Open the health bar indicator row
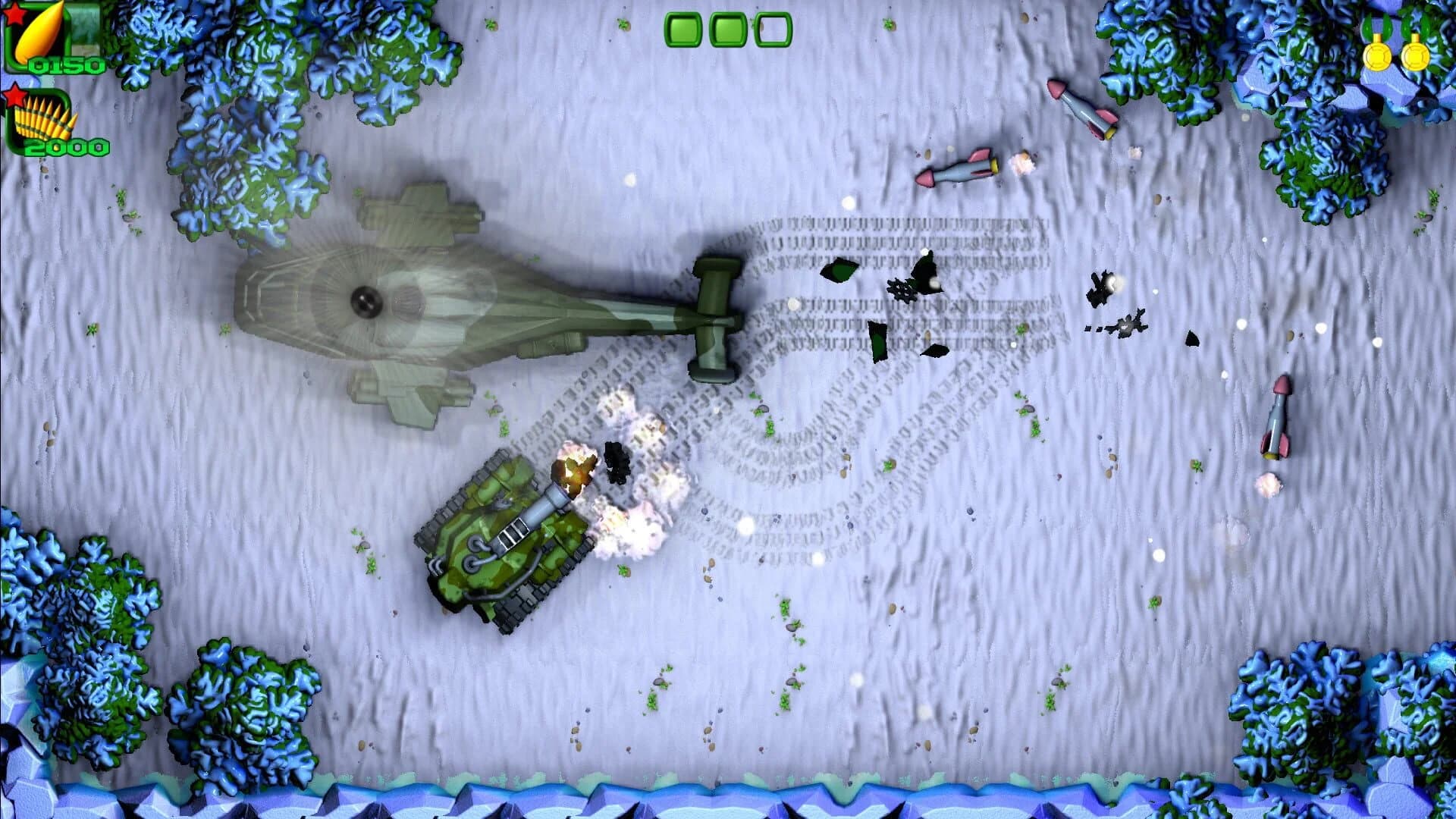 (x=726, y=32)
